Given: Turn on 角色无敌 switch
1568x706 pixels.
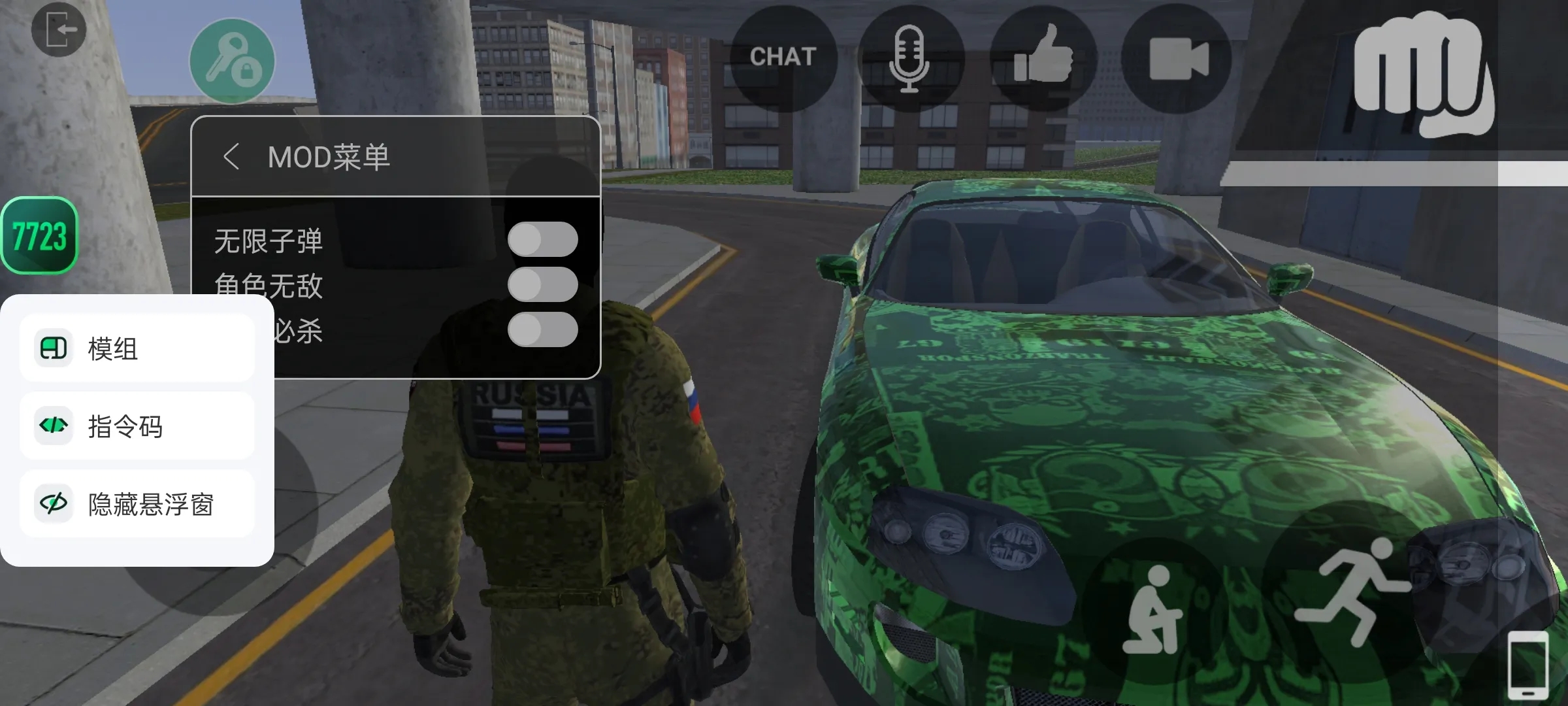Looking at the screenshot, I should click(544, 286).
